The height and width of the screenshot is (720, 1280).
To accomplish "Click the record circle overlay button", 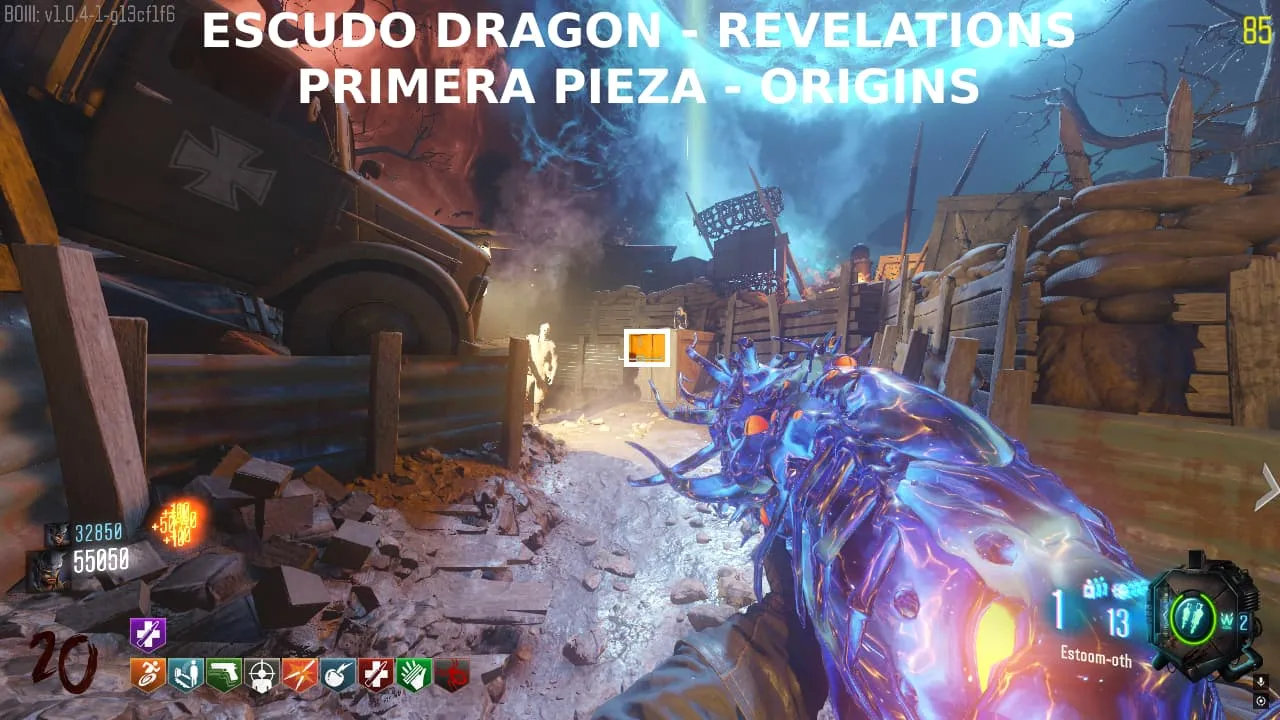I will pos(1260,701).
